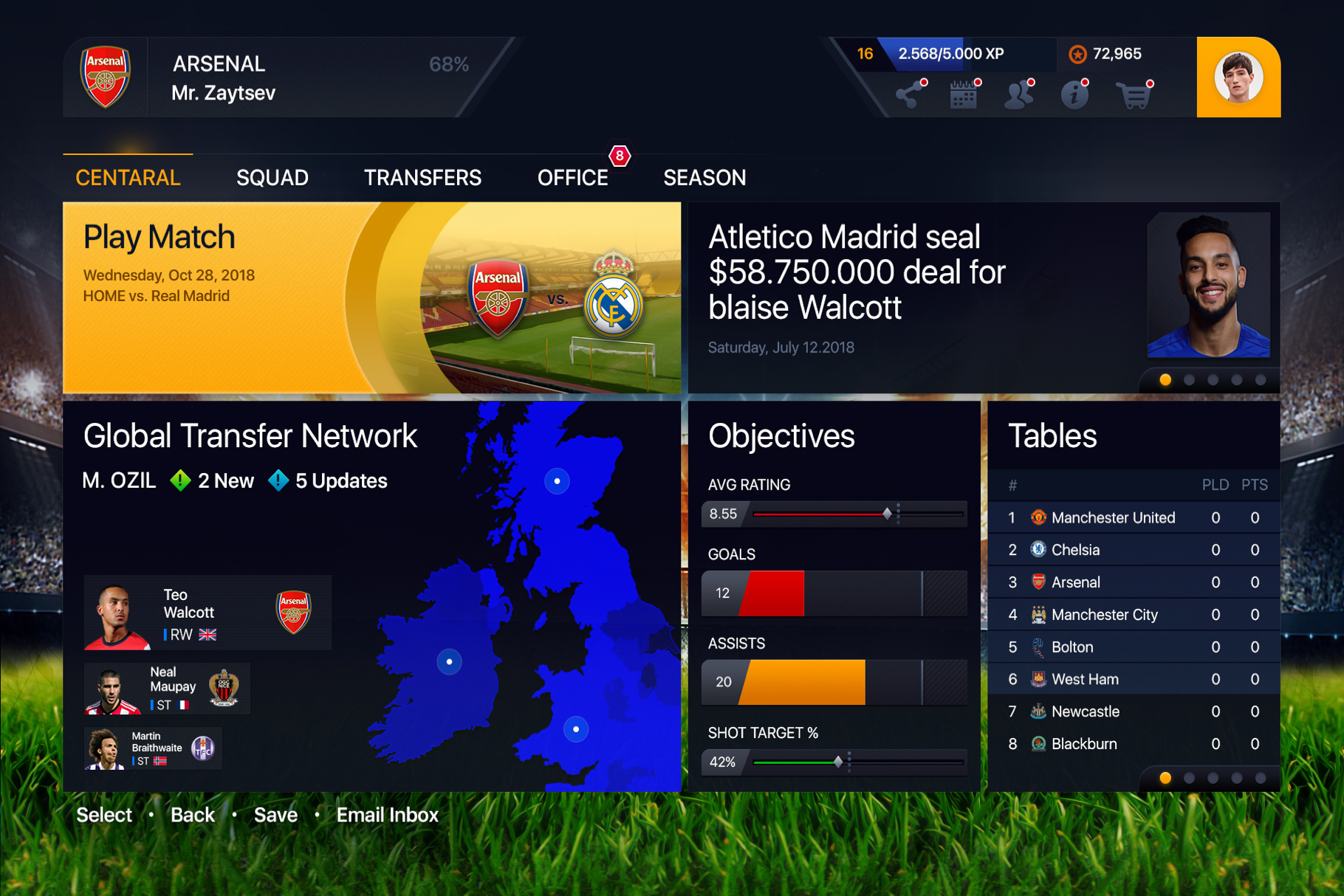Open the shopping cart store

click(1133, 95)
